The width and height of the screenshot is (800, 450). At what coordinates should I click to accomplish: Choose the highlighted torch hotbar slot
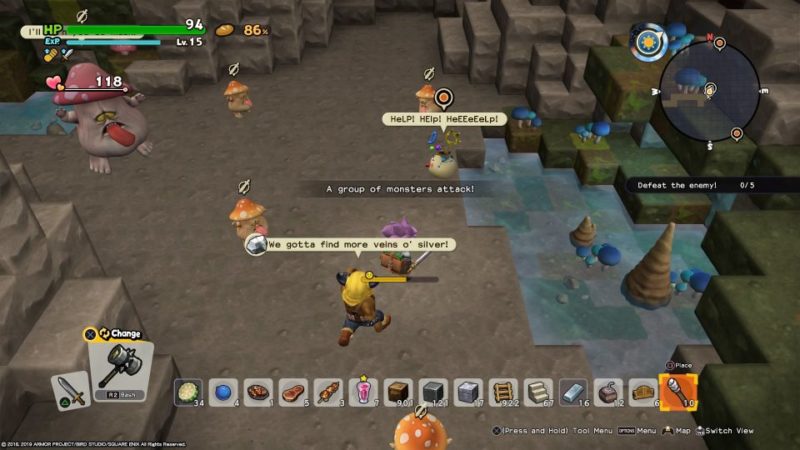pos(677,390)
